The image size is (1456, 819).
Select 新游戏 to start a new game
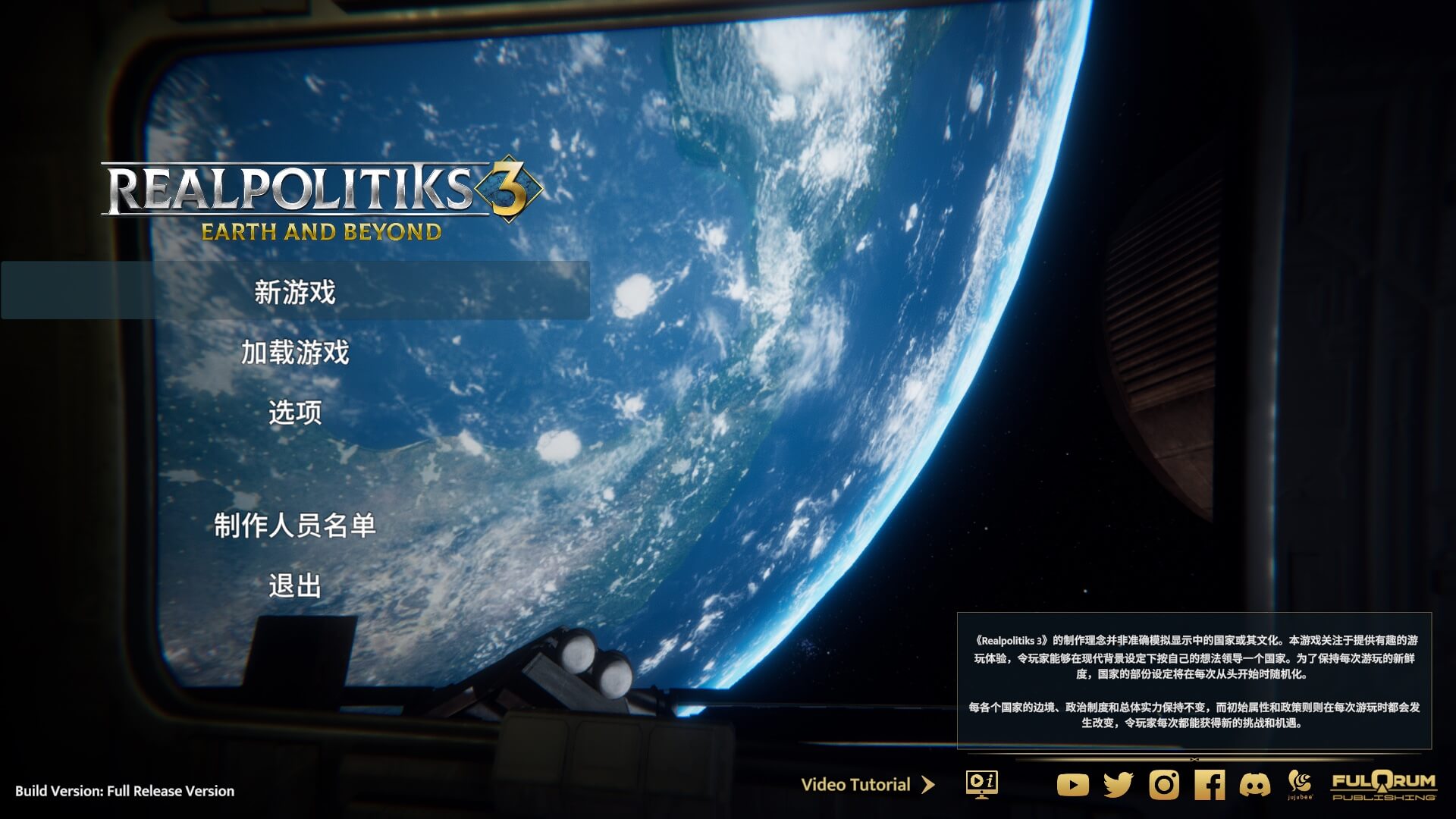pos(296,291)
